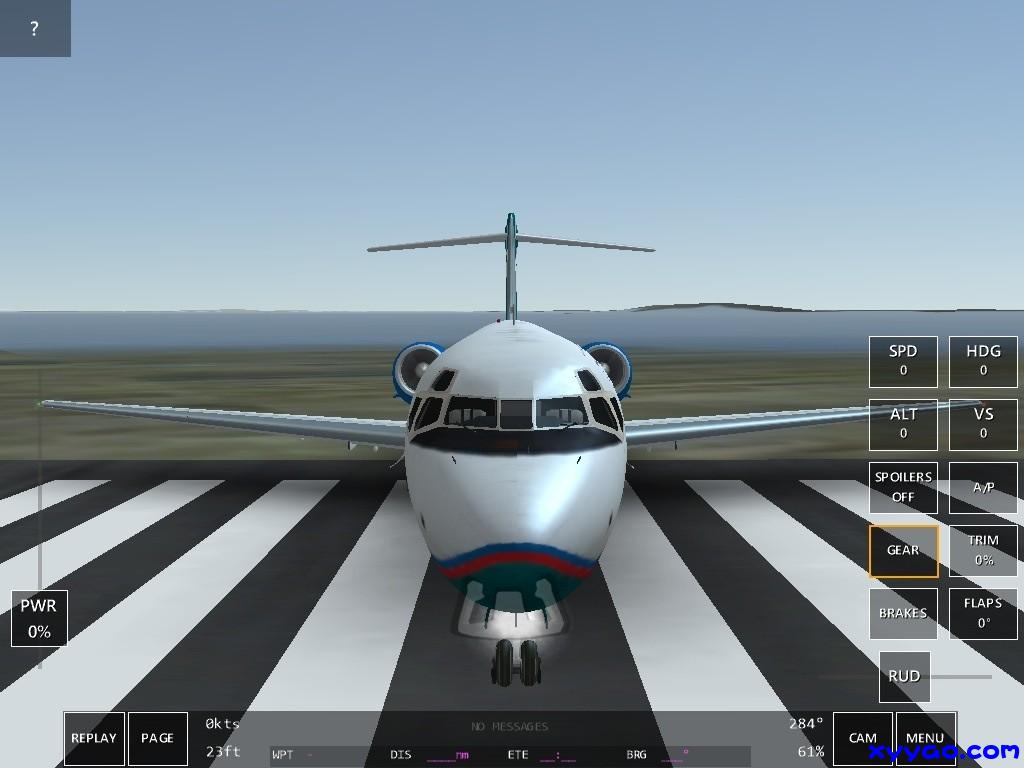Set the ALT autopilot altitude button
This screenshot has height=768, width=1024.
pyautogui.click(x=903, y=424)
